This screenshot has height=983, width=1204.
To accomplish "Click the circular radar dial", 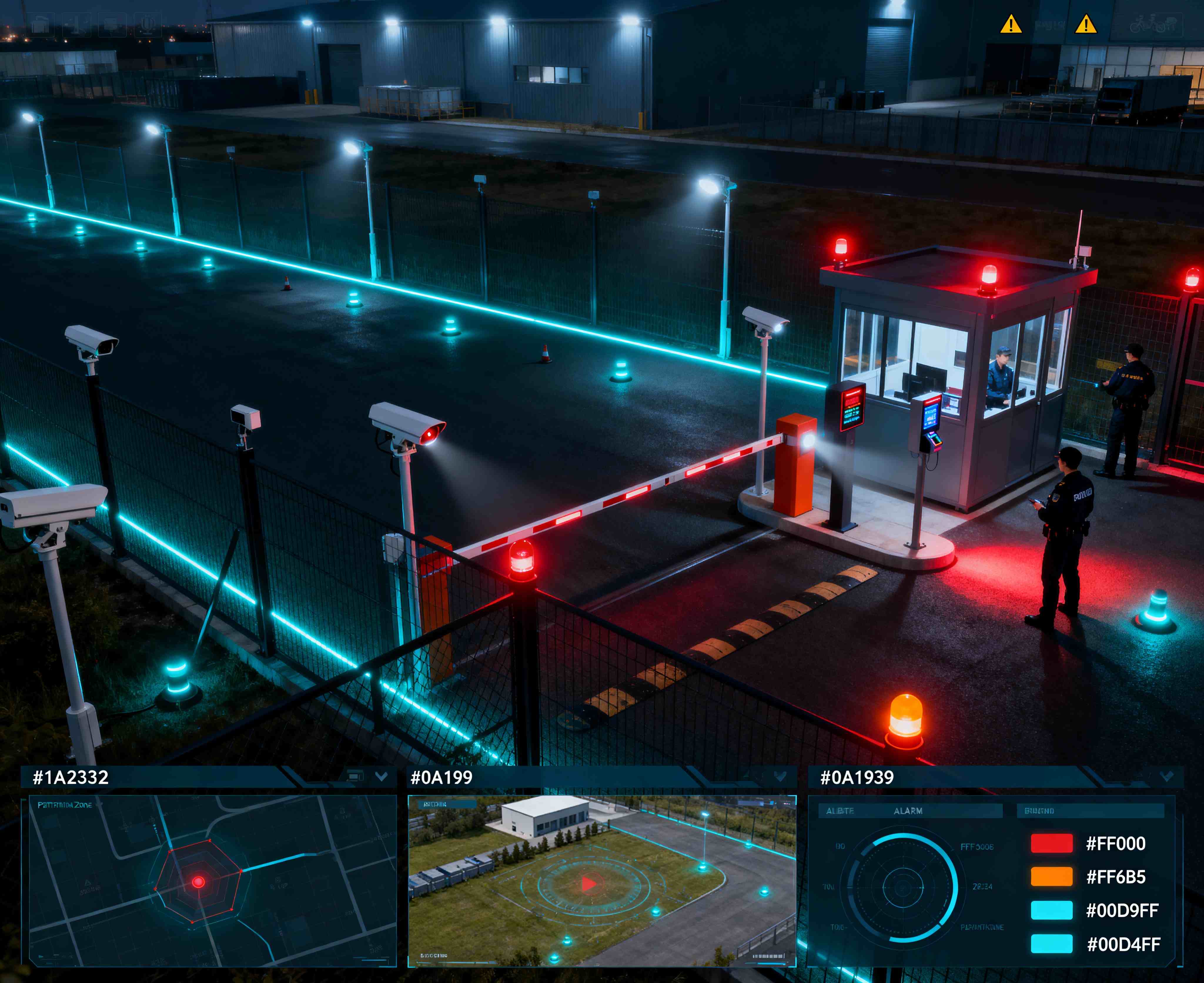I will 902,887.
